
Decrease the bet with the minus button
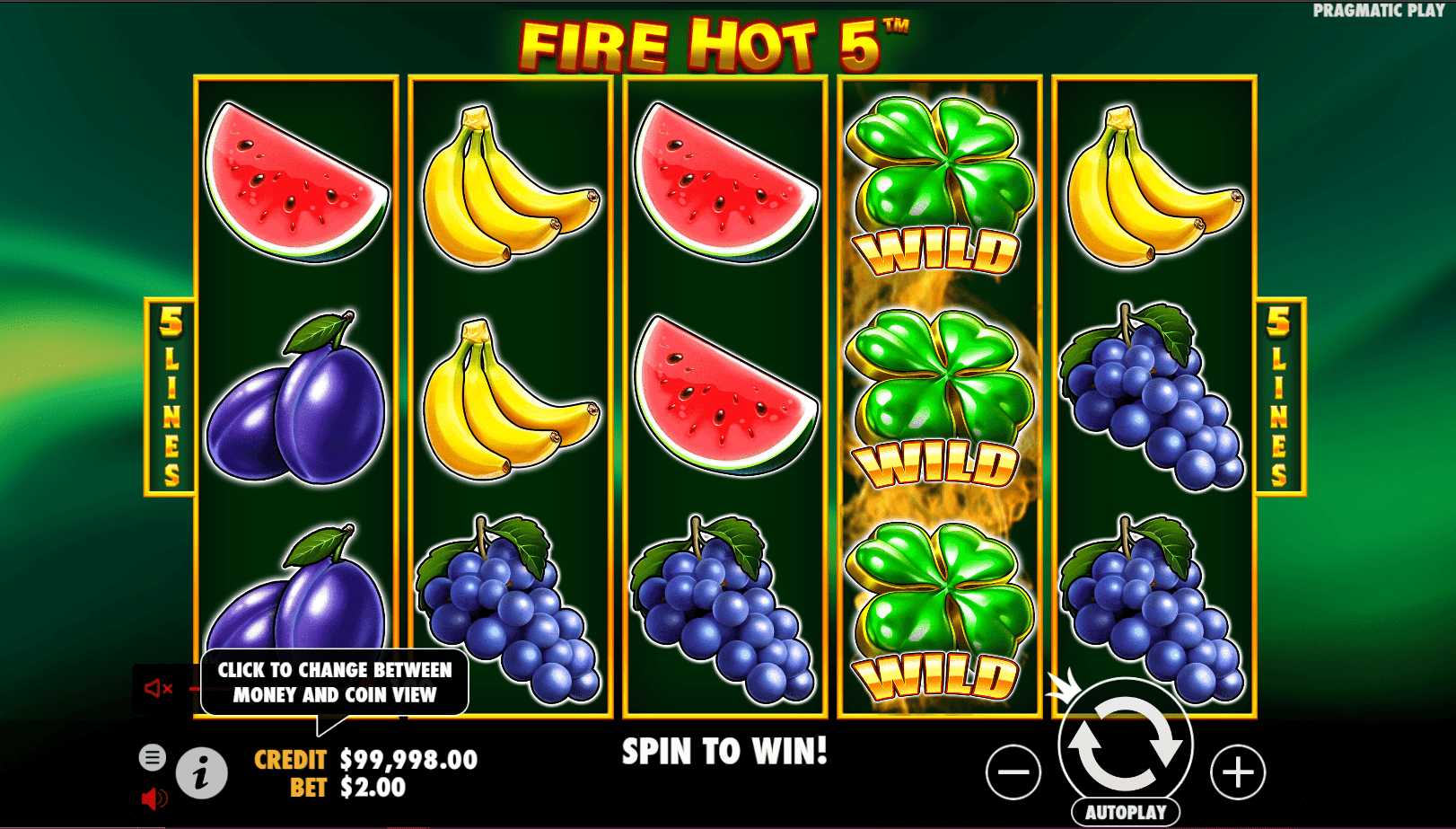(x=1013, y=772)
